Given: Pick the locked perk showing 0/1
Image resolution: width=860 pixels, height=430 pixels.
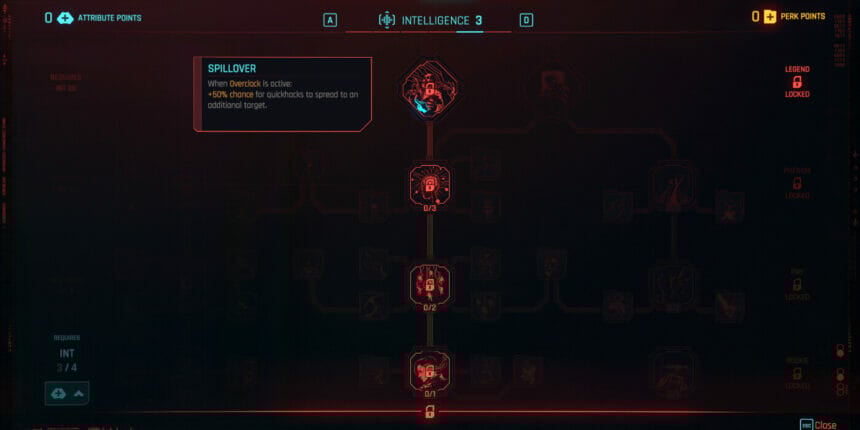Looking at the screenshot, I should pos(429,370).
